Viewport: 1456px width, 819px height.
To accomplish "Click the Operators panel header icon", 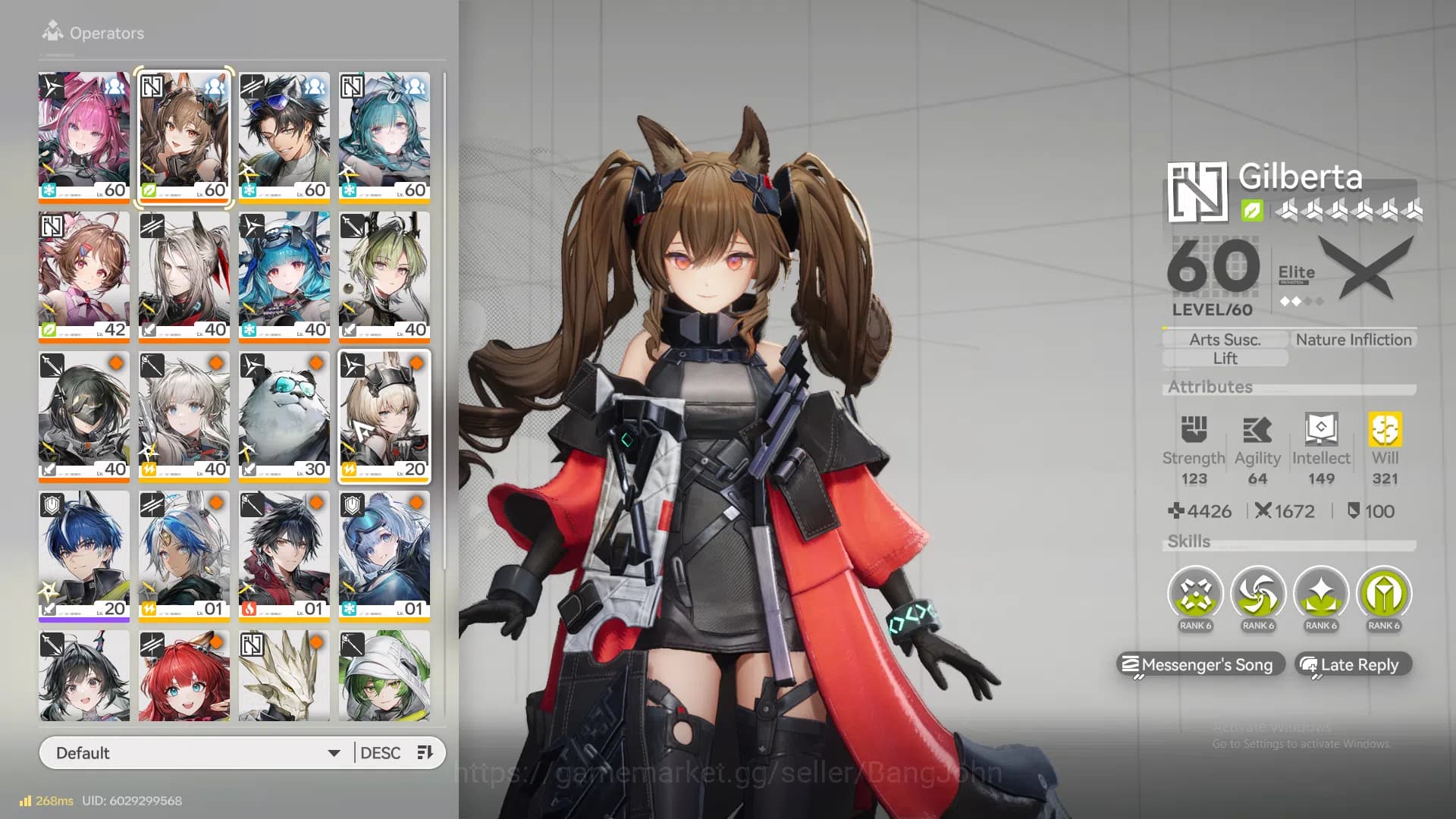I will 52,31.
